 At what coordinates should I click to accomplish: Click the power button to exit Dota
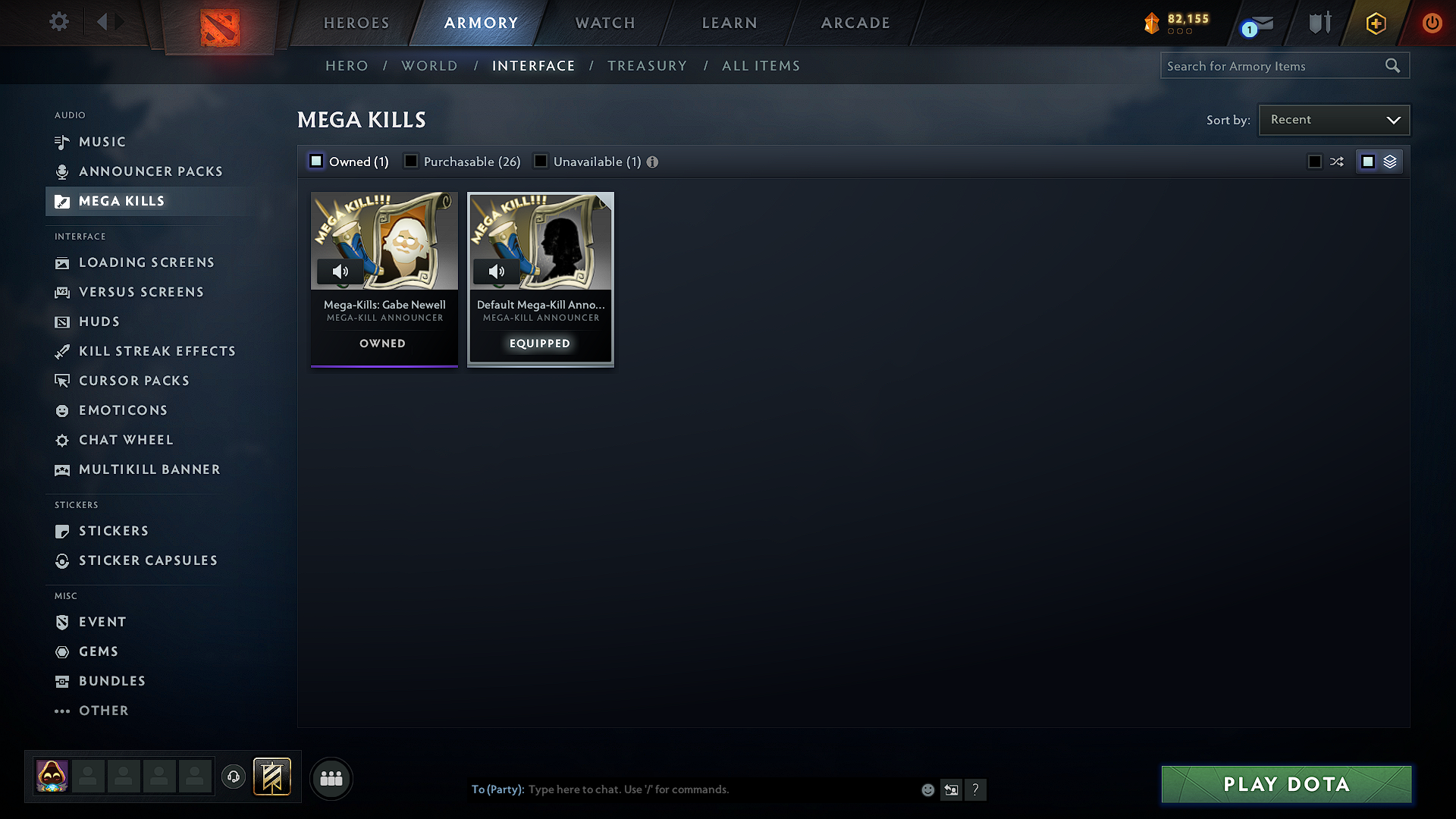(x=1432, y=23)
